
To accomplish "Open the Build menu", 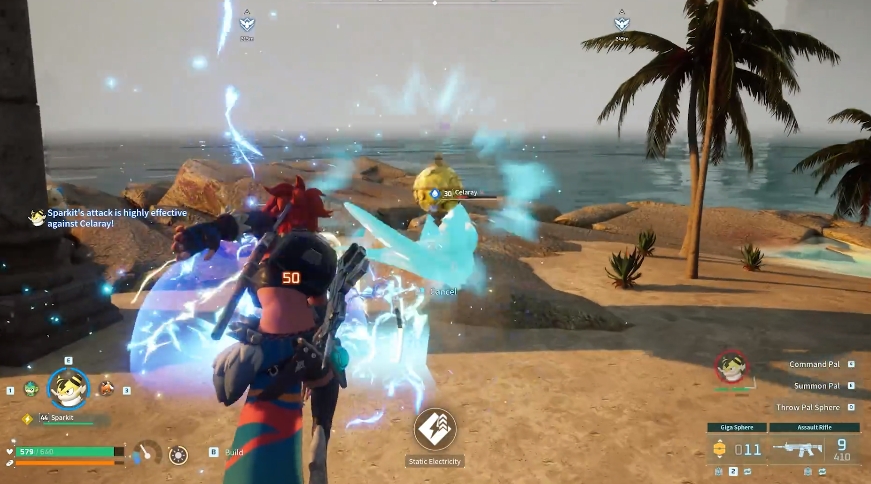I will 234,452.
